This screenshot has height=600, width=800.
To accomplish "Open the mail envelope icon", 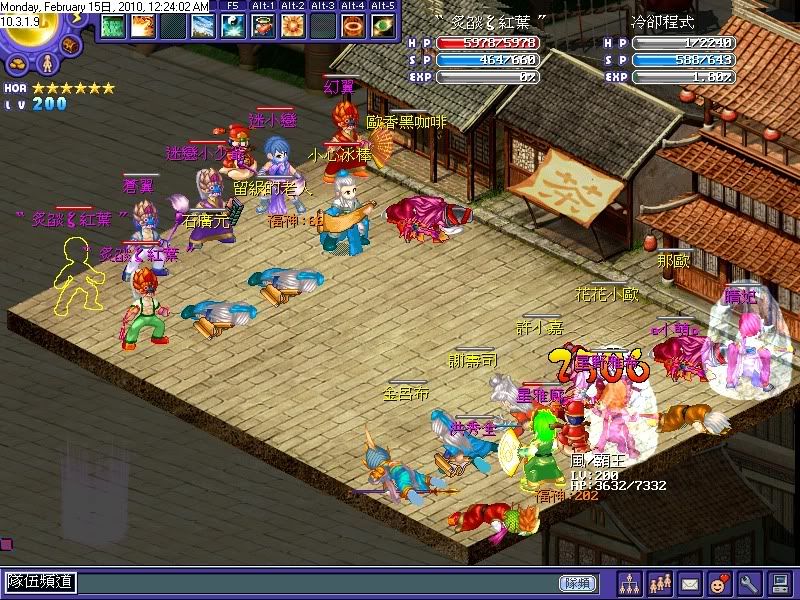I will 690,582.
